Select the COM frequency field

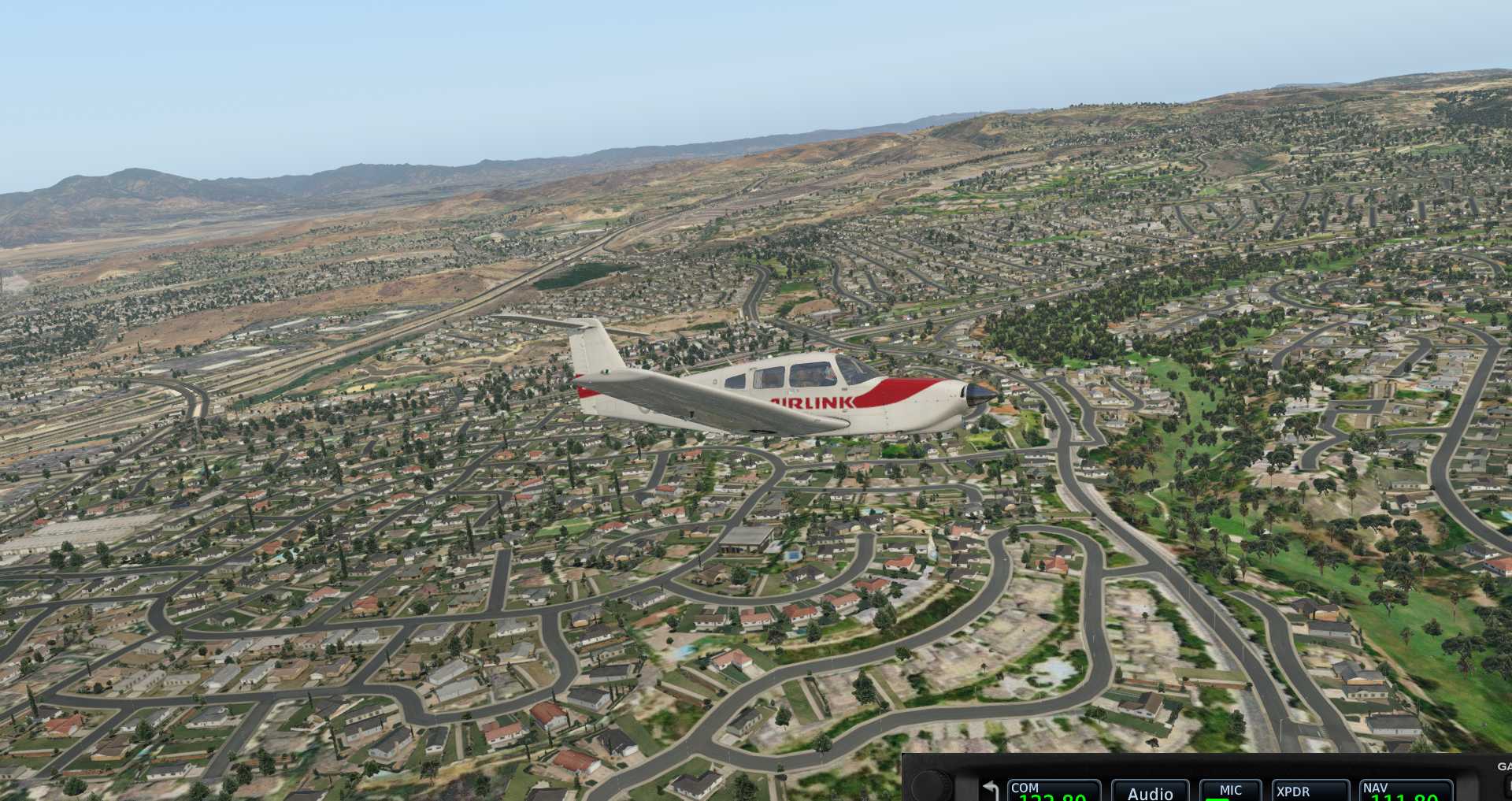coord(1054,791)
